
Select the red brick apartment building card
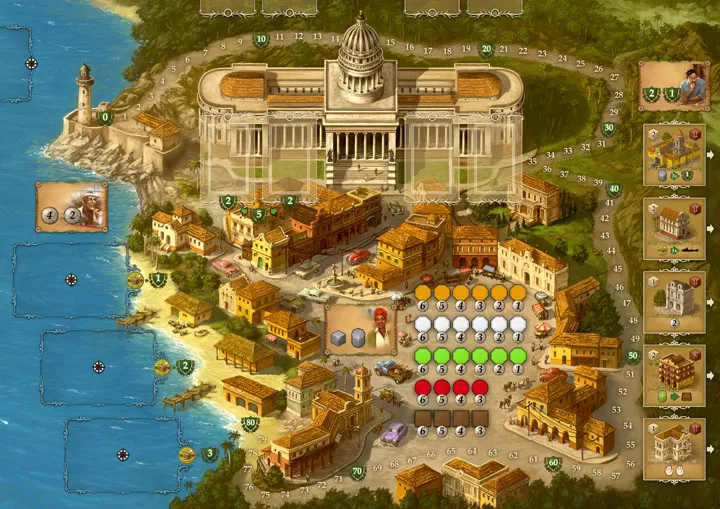[x=673, y=376]
